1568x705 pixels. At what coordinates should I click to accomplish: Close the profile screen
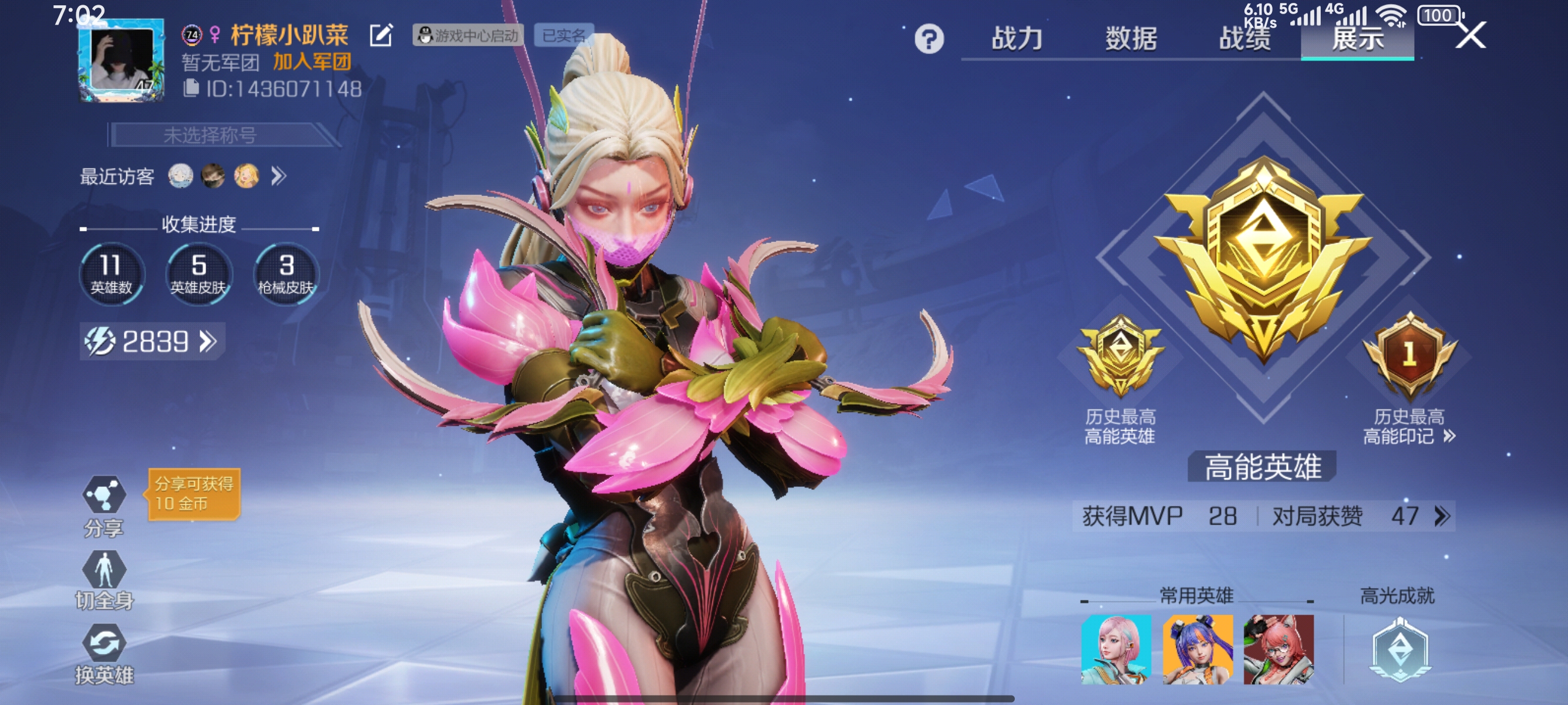1471,35
